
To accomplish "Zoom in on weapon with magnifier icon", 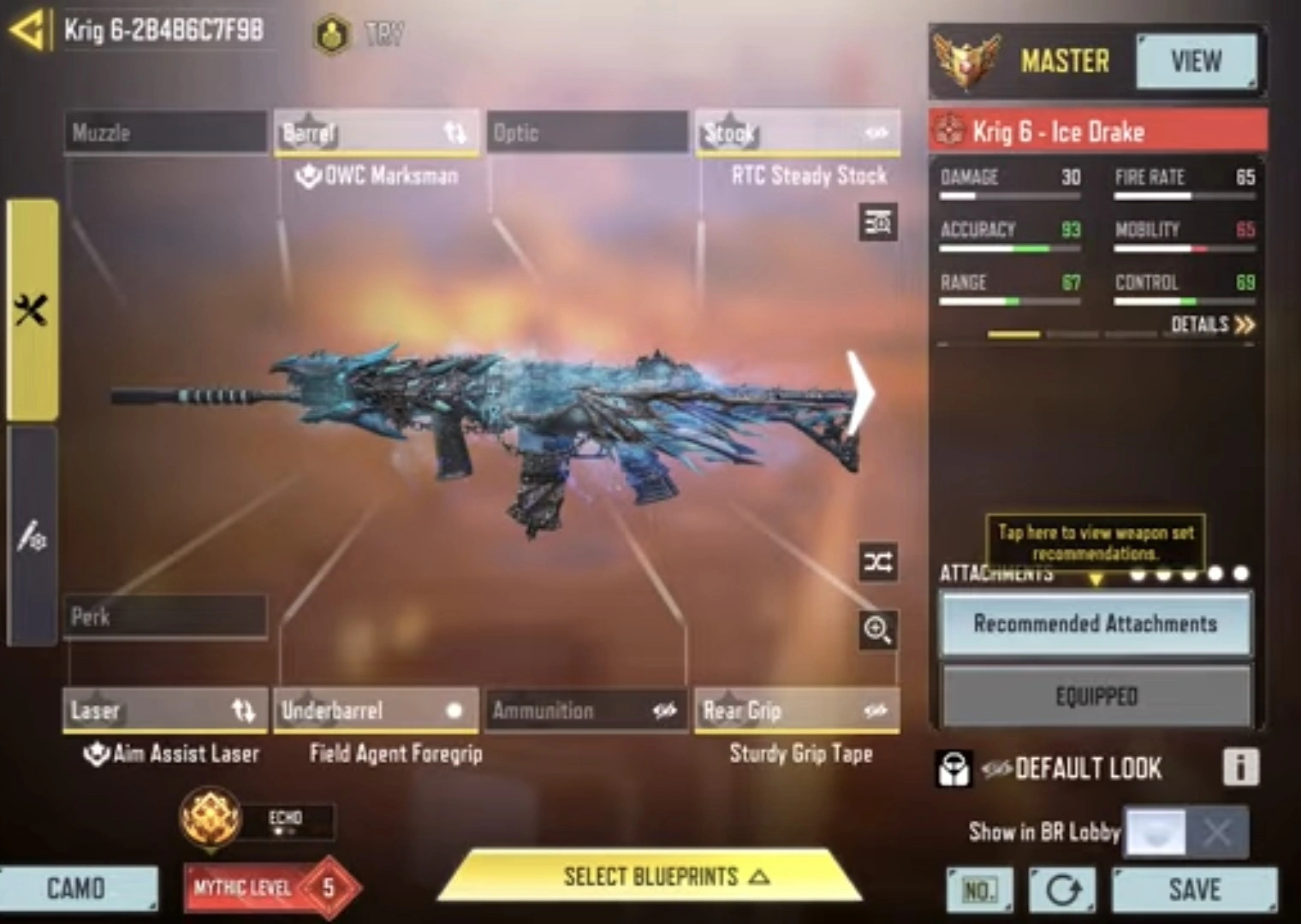I will pyautogui.click(x=878, y=631).
